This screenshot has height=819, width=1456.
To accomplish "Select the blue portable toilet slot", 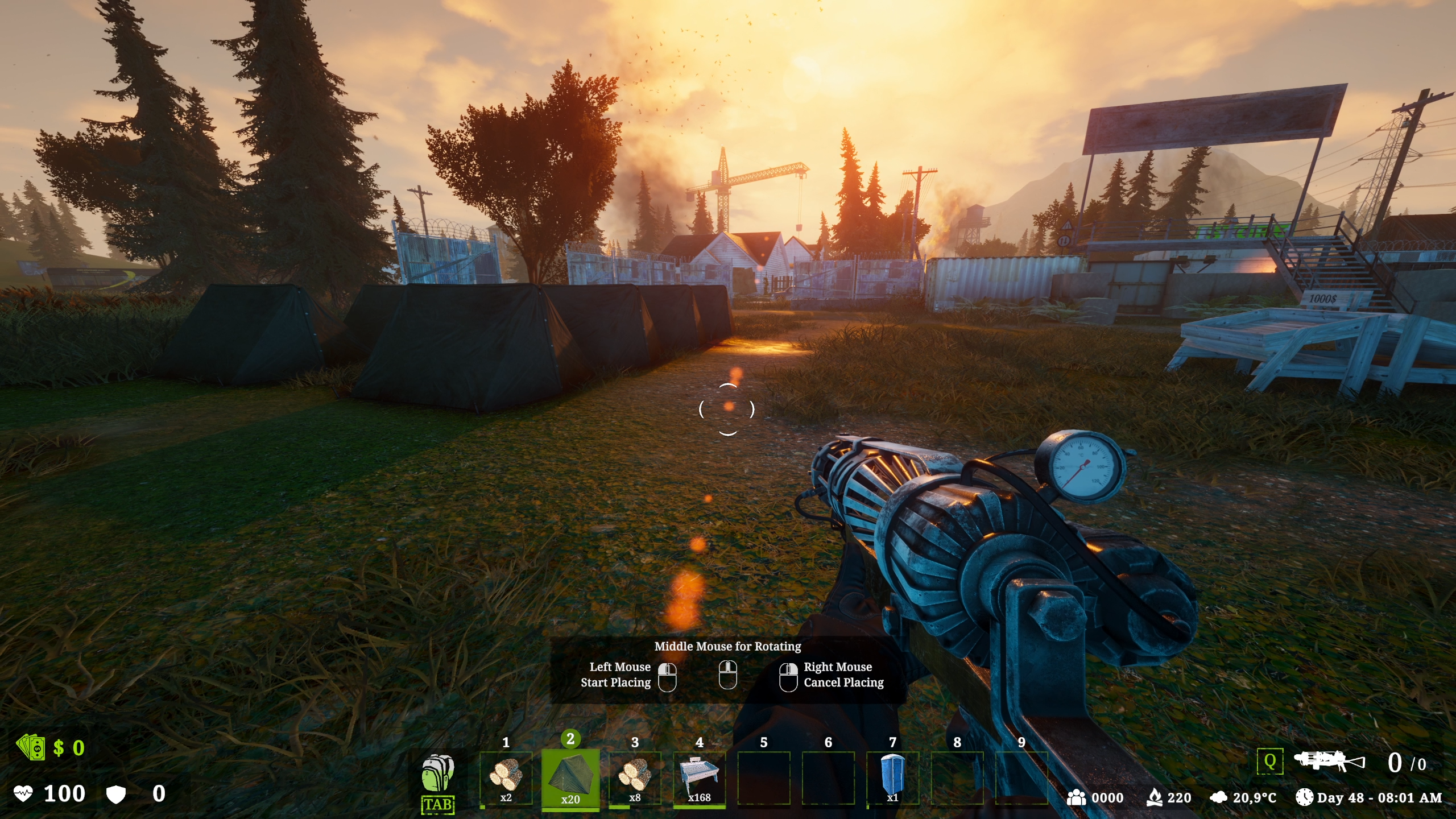I will tap(892, 777).
